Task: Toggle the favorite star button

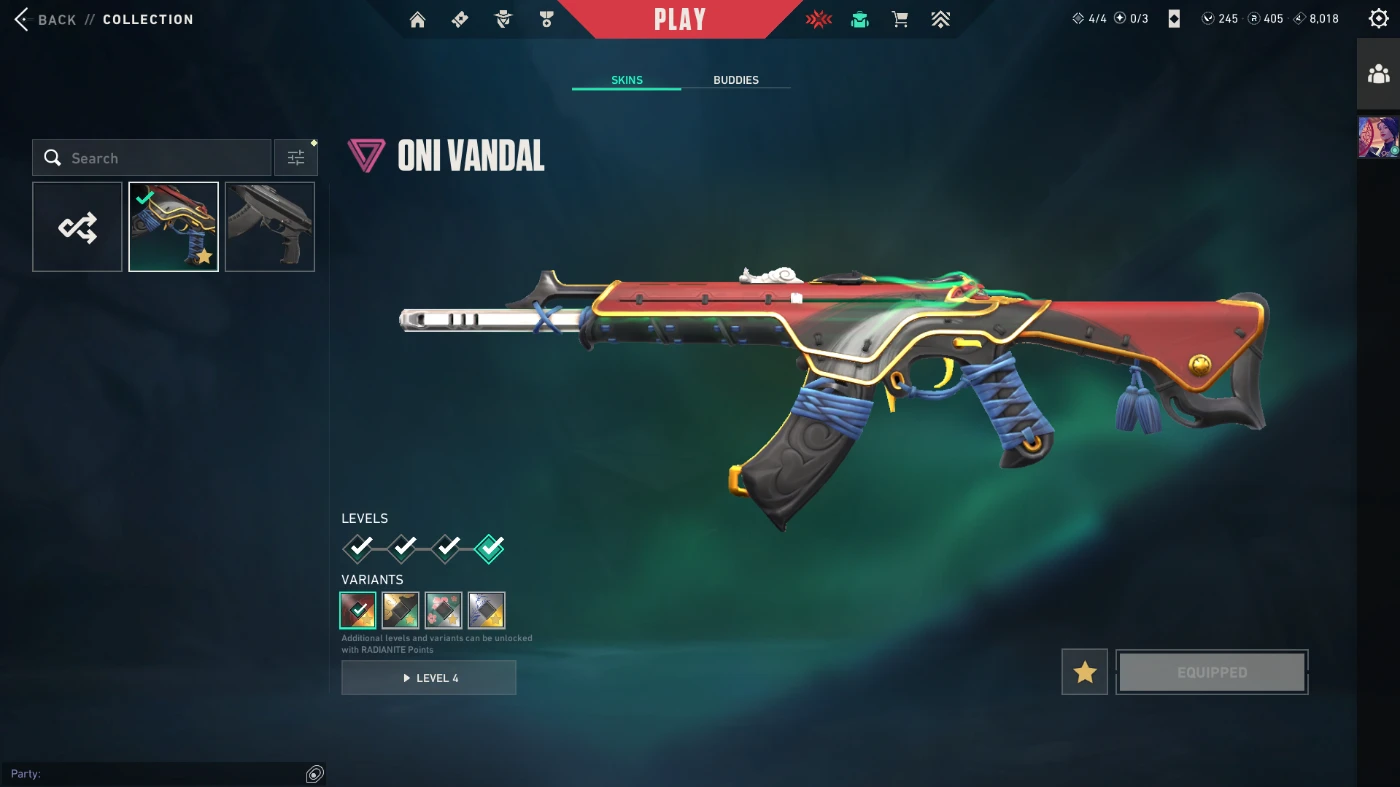Action: 1084,672
